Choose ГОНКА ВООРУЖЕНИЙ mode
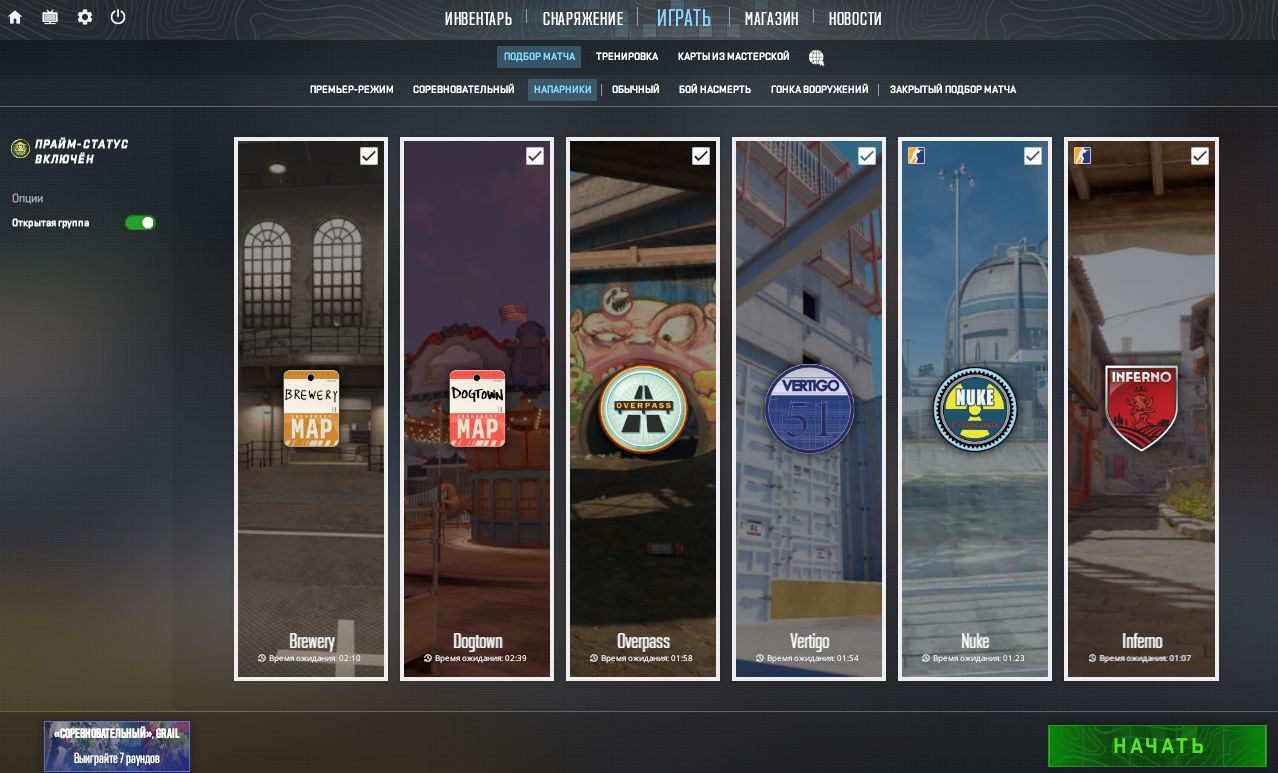Viewport: 1278px width, 773px height. pos(819,90)
